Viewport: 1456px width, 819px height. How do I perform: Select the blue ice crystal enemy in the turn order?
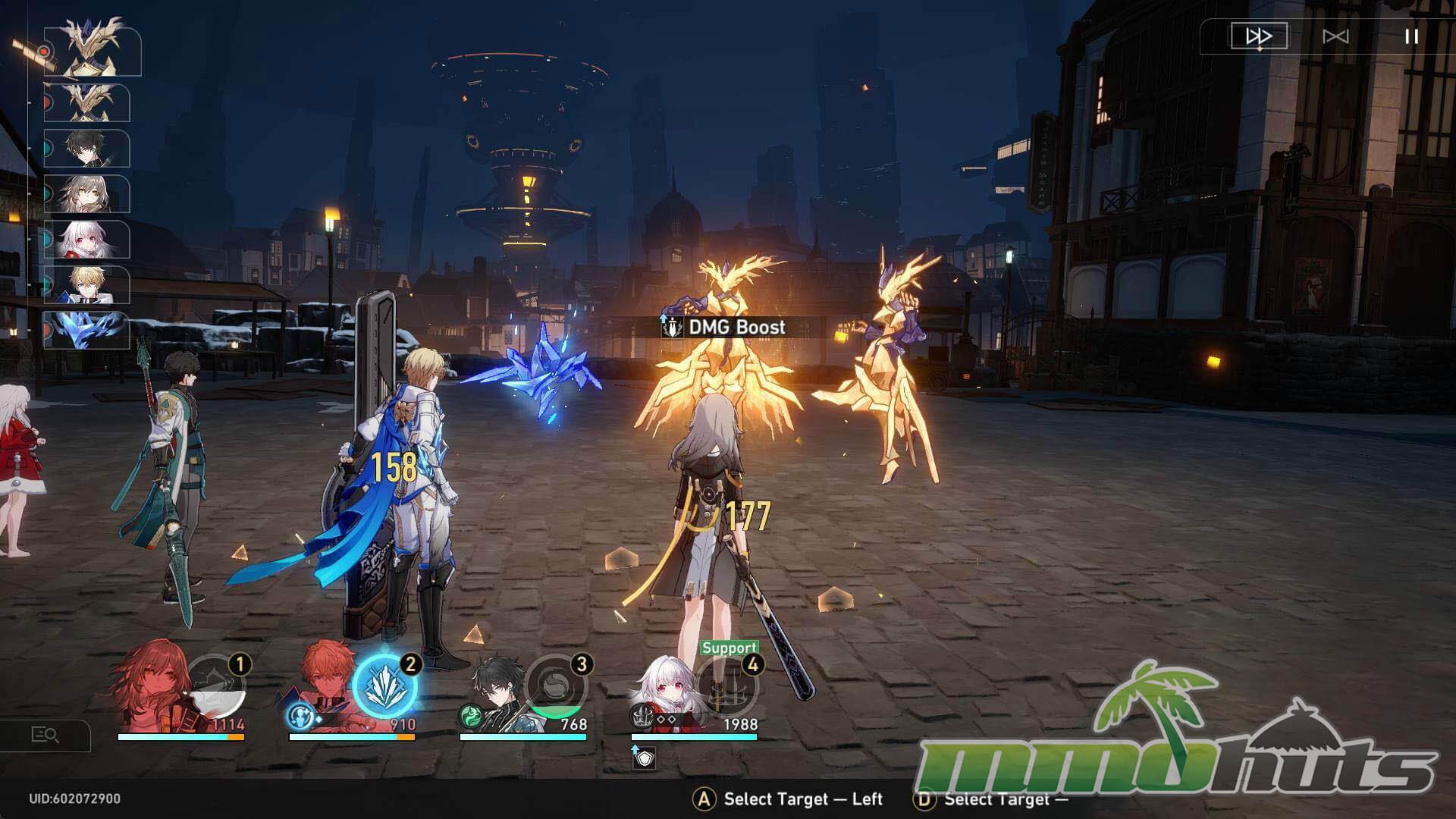(87, 331)
